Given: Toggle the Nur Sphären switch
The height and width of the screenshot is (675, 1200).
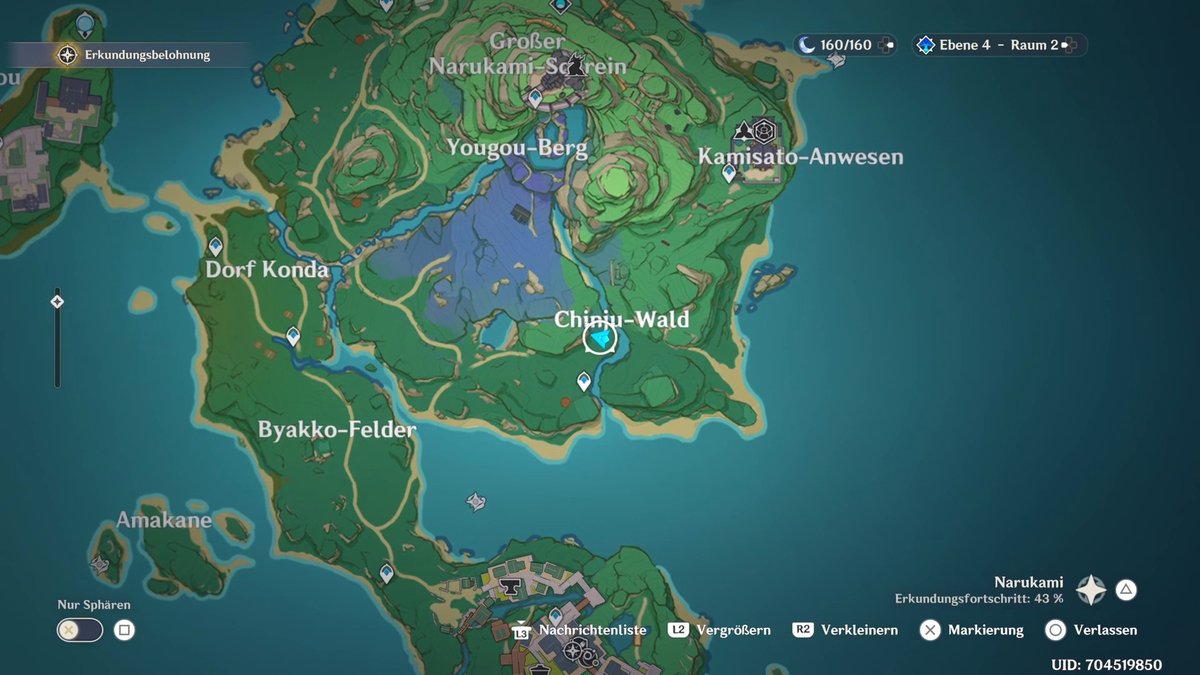Looking at the screenshot, I should click(x=80, y=630).
